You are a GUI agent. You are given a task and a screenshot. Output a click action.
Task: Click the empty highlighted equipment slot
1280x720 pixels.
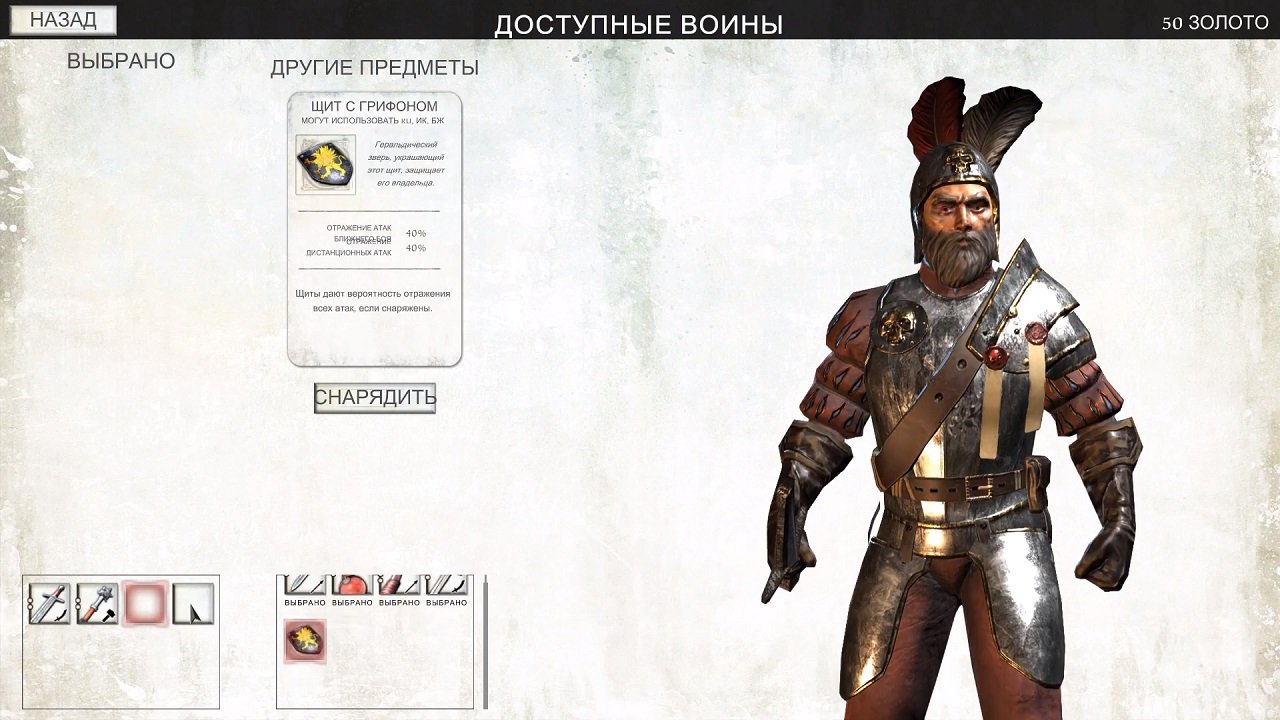[145, 602]
